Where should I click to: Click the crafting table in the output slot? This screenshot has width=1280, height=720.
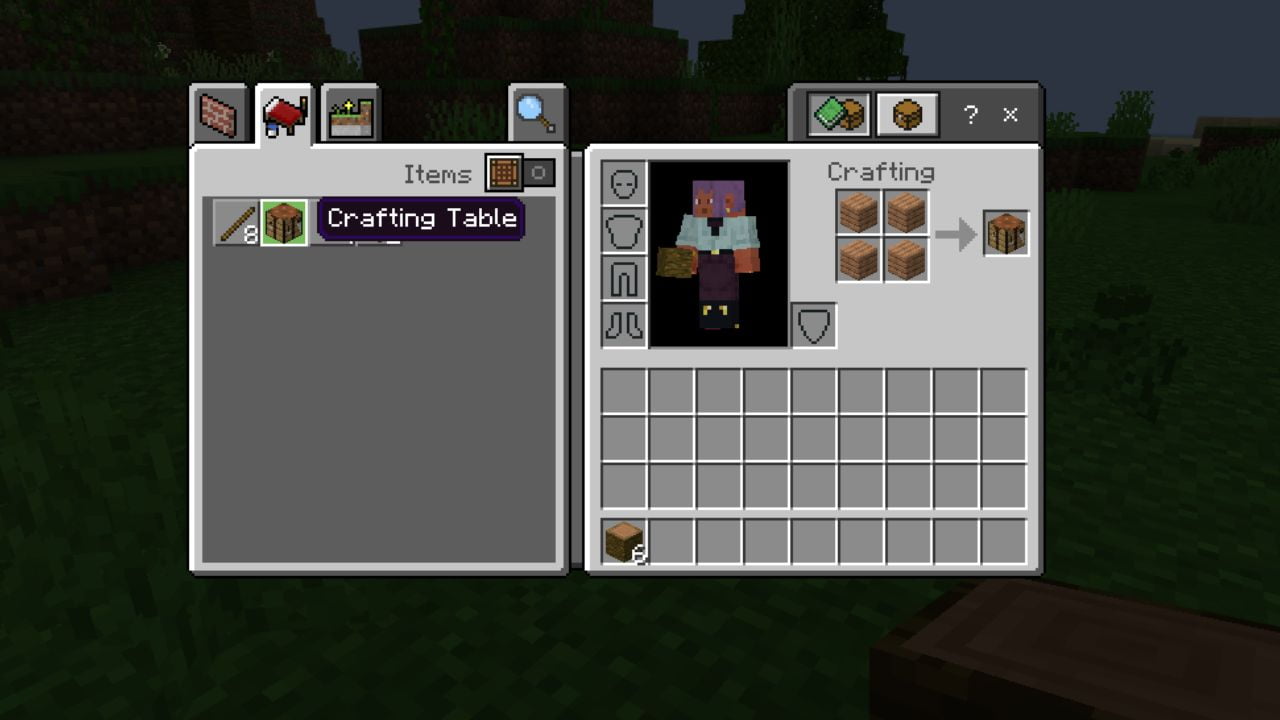[x=1006, y=232]
